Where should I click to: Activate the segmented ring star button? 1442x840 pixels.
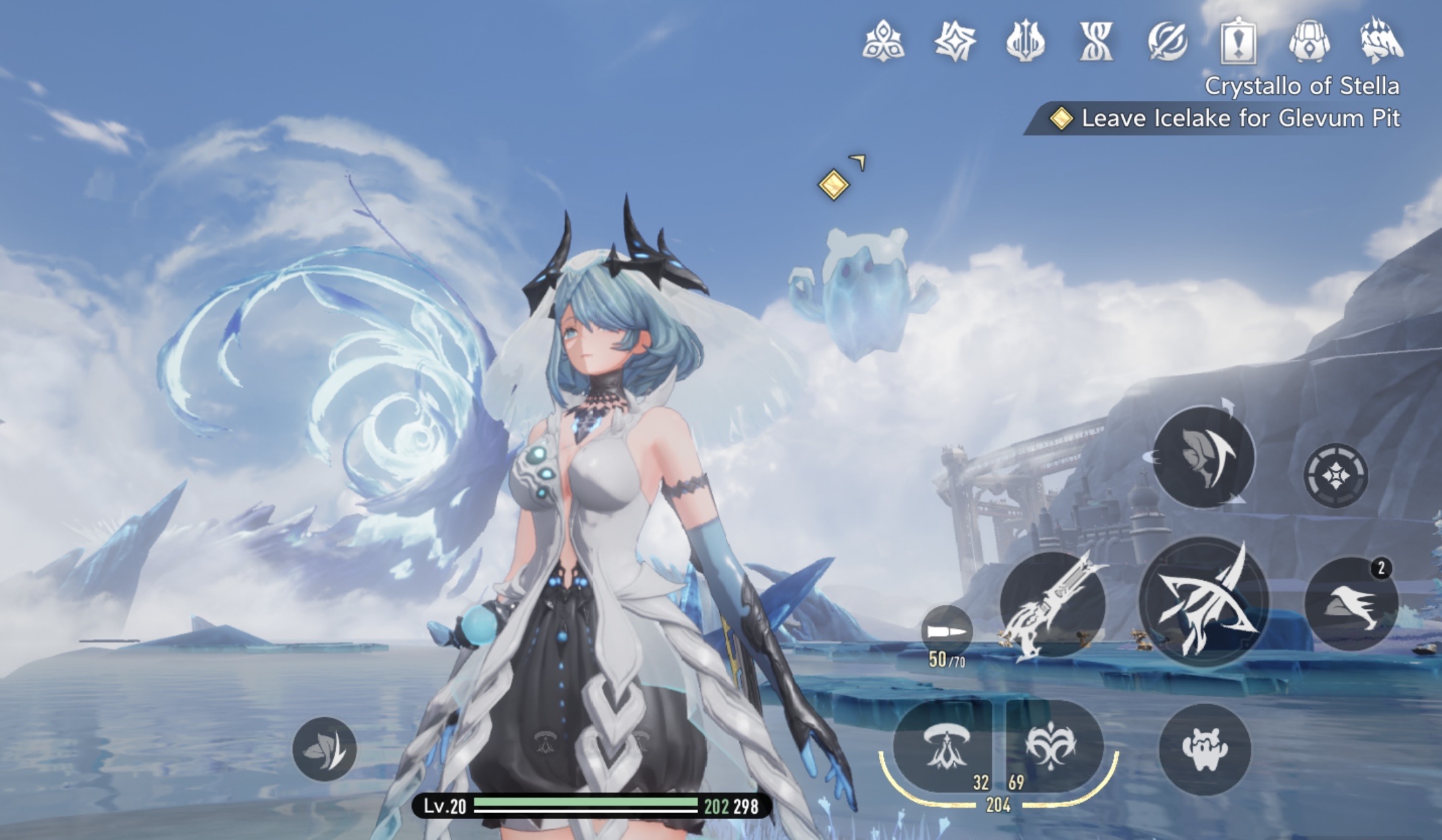point(1335,475)
